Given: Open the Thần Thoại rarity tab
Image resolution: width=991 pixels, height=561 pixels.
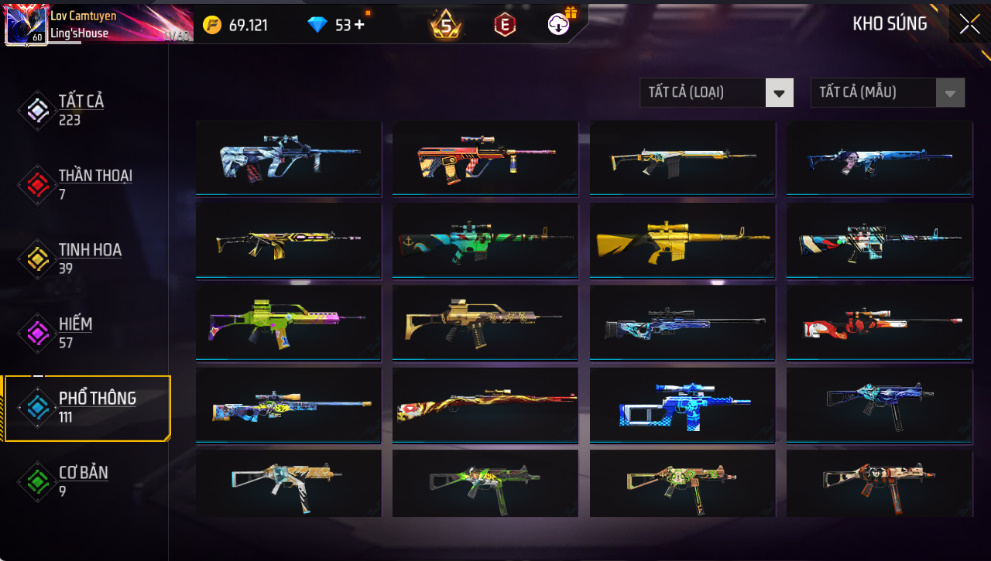Looking at the screenshot, I should pos(90,184).
